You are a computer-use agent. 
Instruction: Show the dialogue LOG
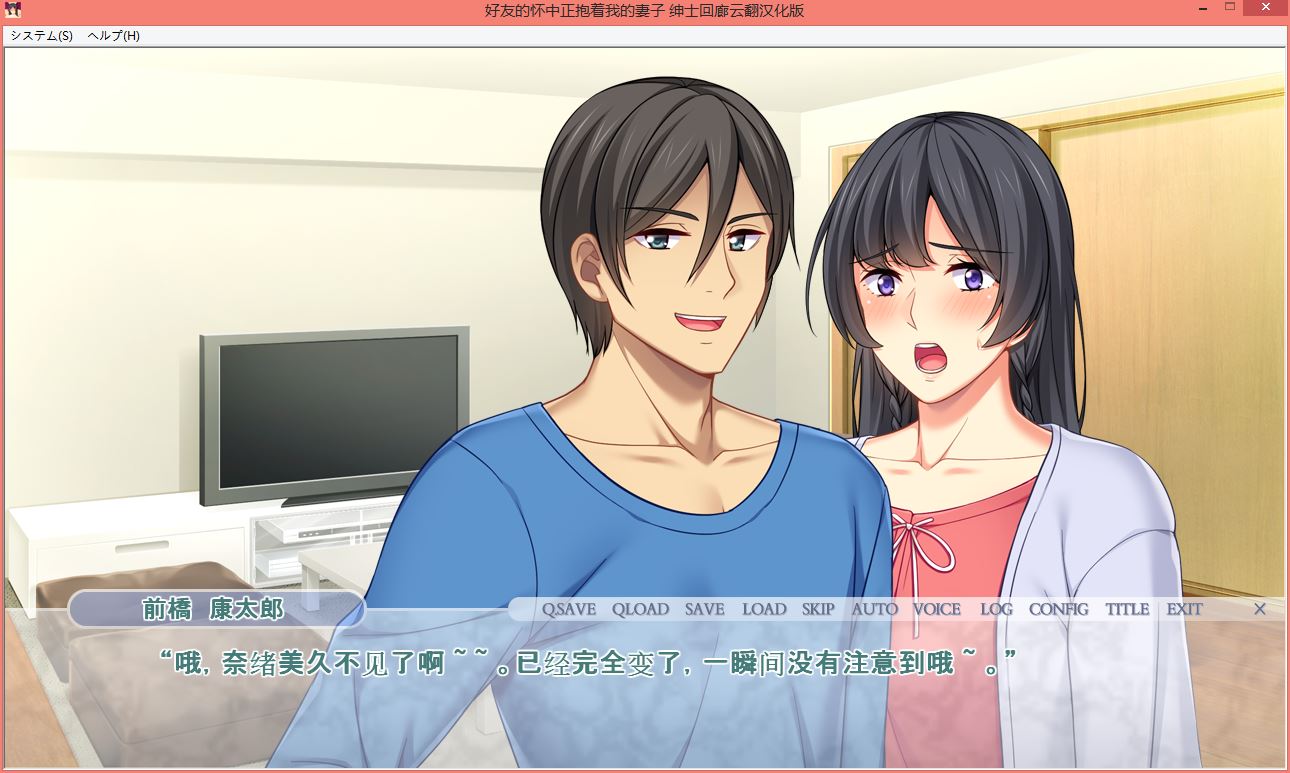[x=996, y=609]
